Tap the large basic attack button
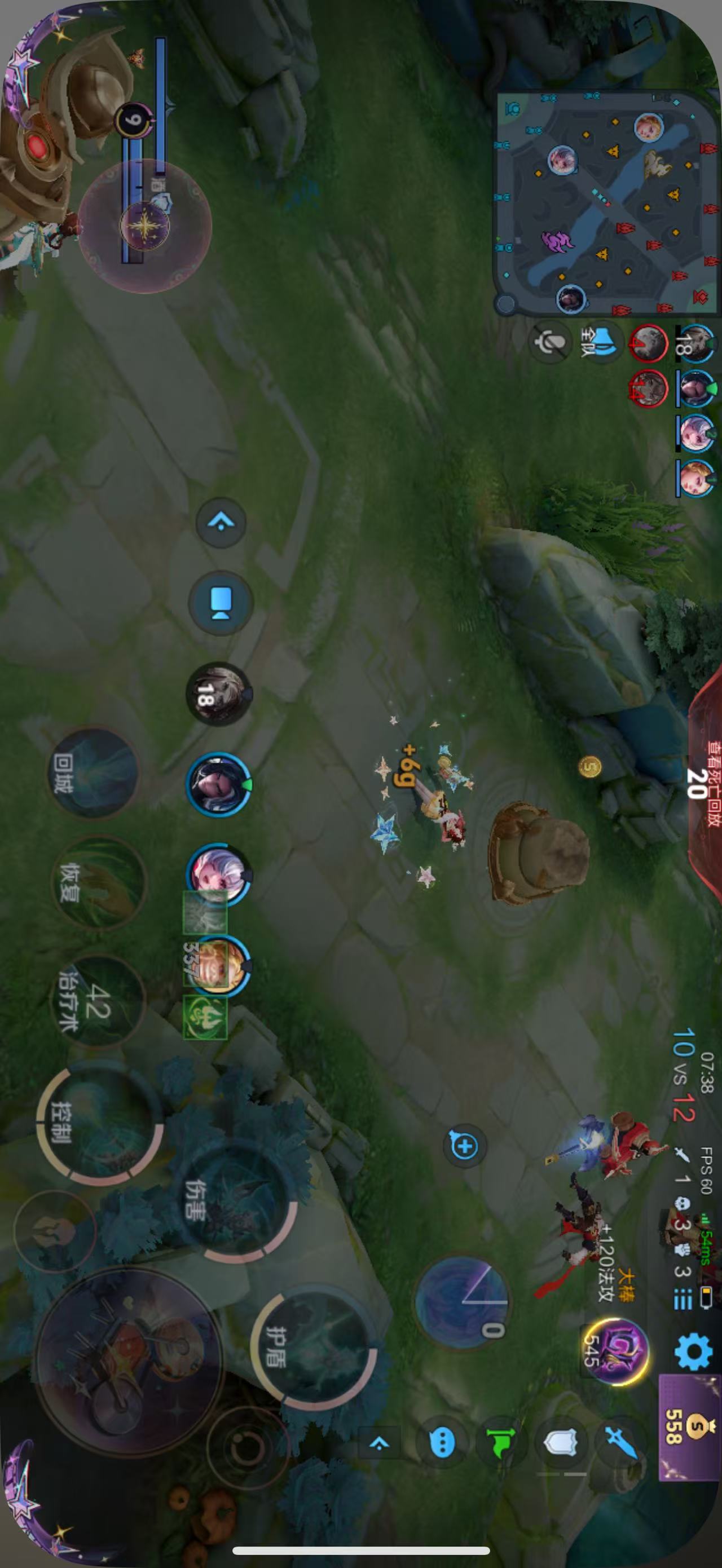The height and width of the screenshot is (1568, 722). click(129, 1361)
